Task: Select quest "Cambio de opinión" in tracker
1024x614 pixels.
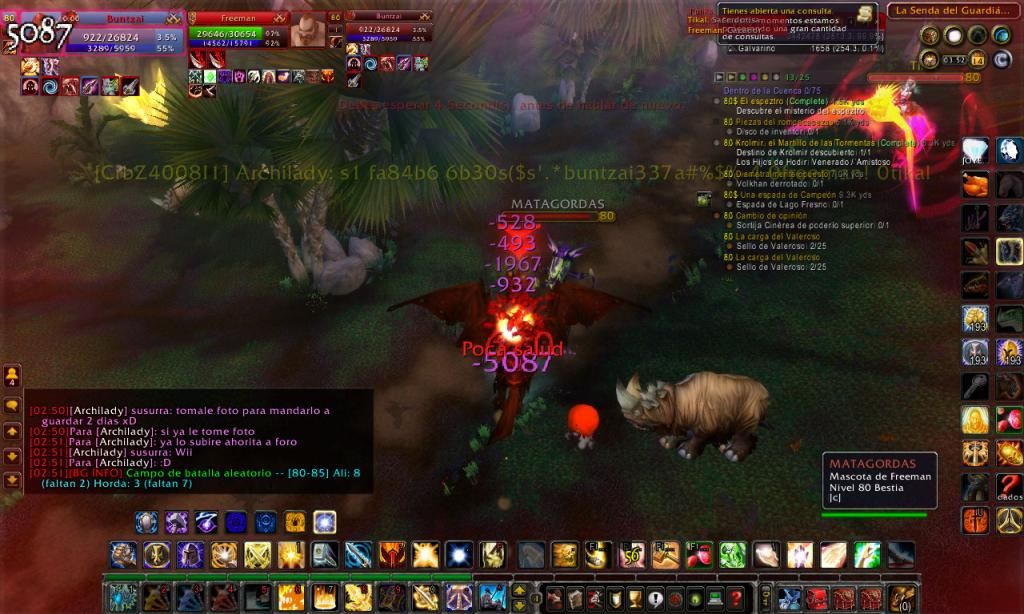Action: (x=774, y=215)
